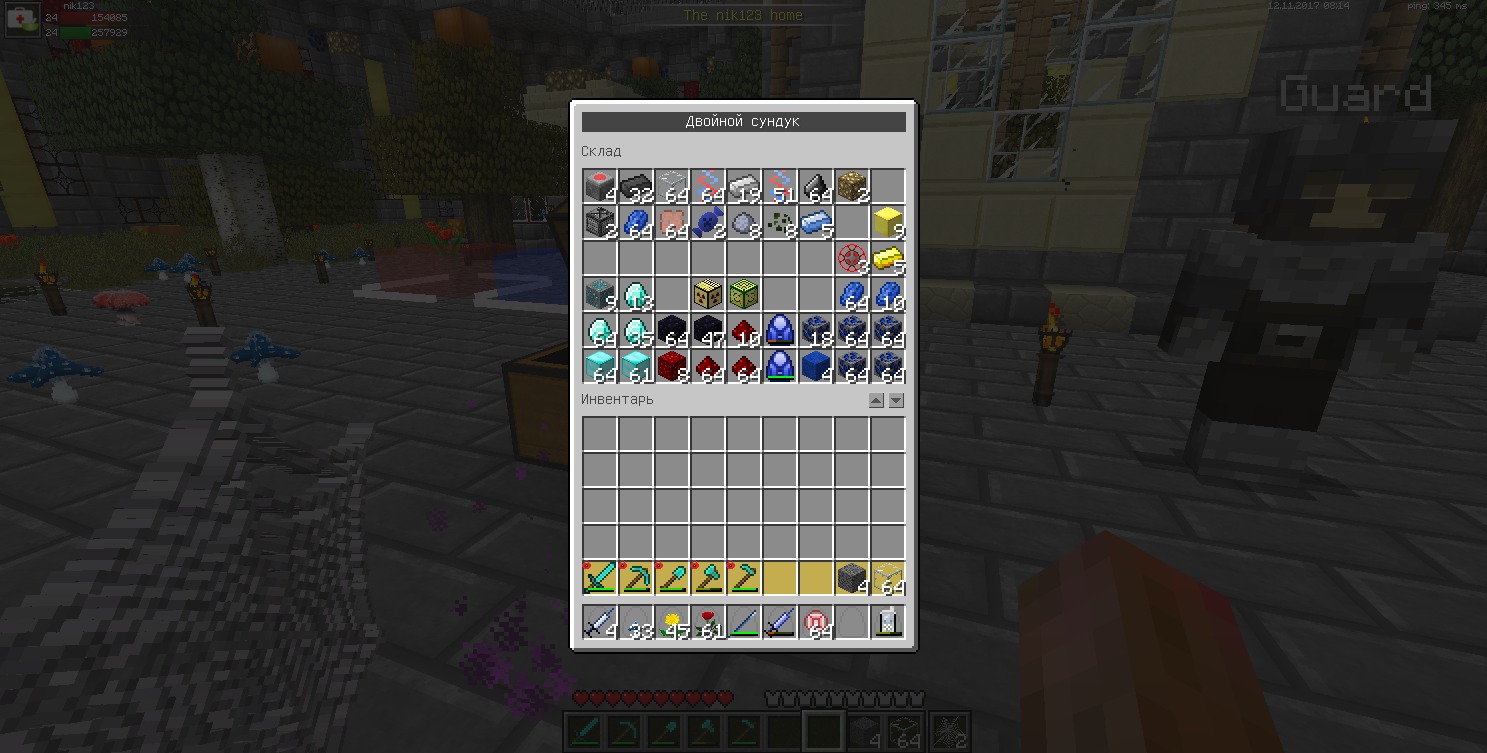Take the redstone block stack
The width and height of the screenshot is (1487, 753).
(x=672, y=366)
